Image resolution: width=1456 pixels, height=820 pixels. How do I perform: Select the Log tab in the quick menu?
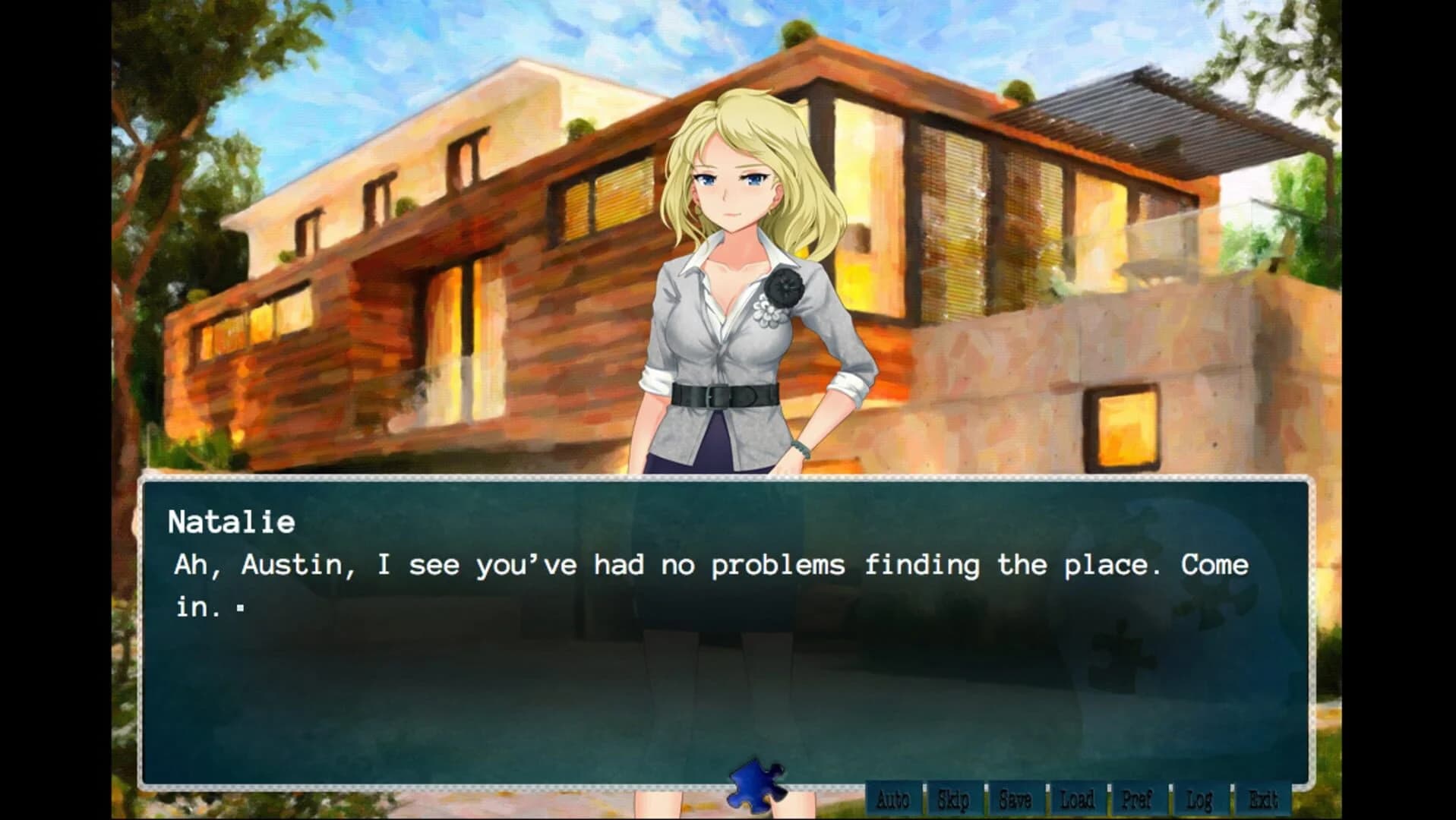pyautogui.click(x=1197, y=799)
